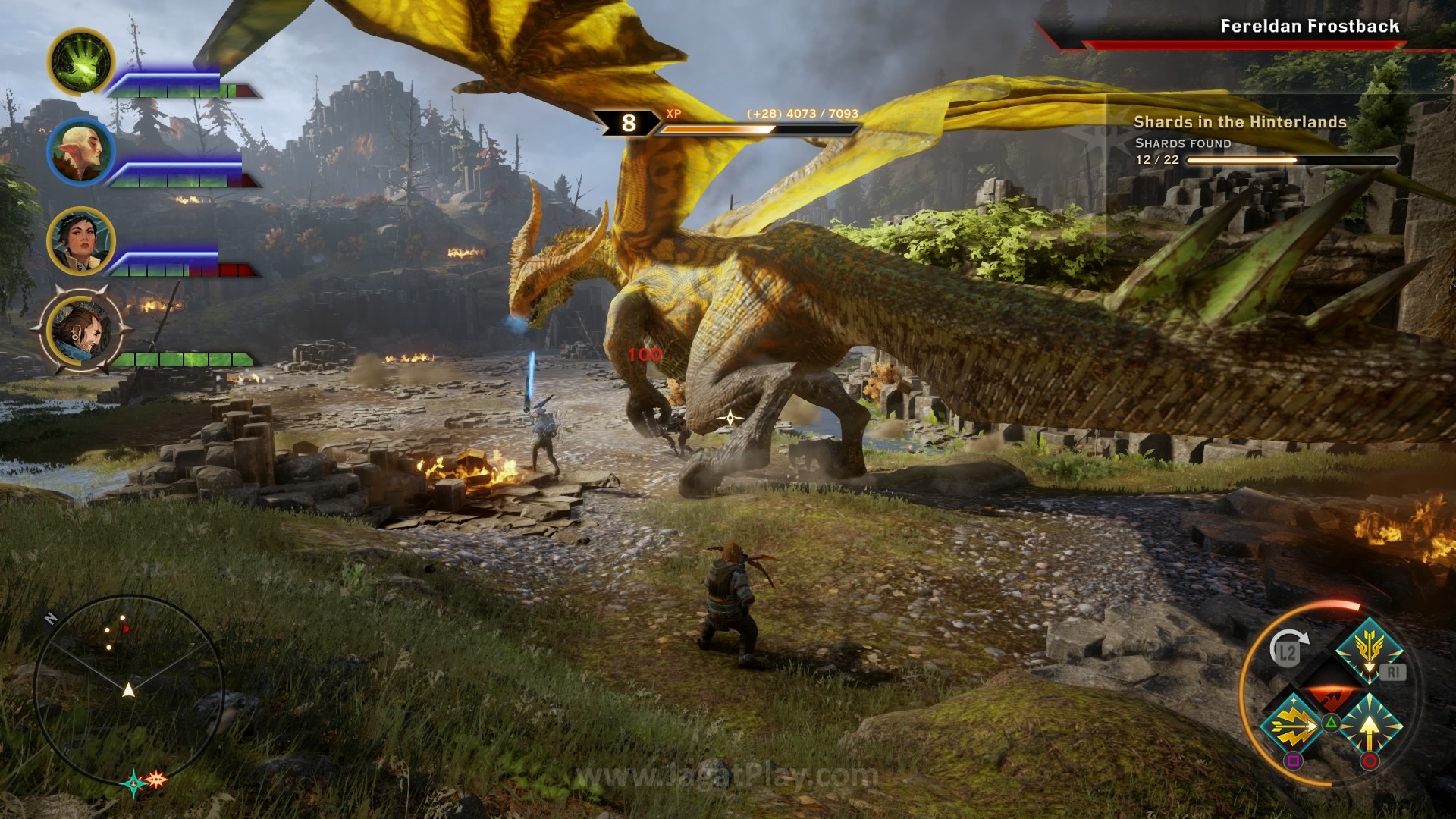
Task: Use the circle-button rising arrow ability
Action: (x=1369, y=726)
